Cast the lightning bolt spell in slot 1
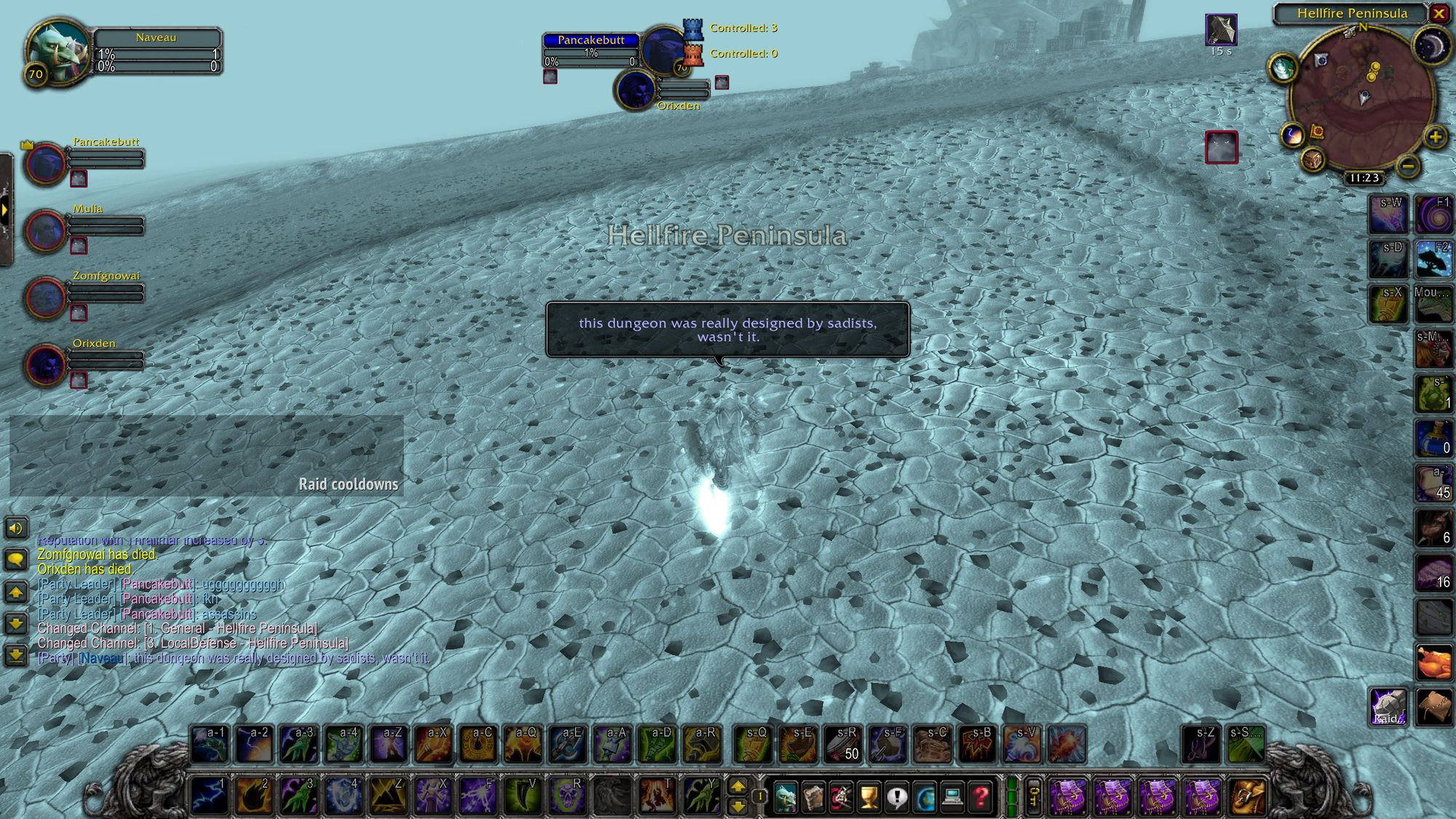Screen dimensions: 1456x819 pyautogui.click(x=209, y=795)
